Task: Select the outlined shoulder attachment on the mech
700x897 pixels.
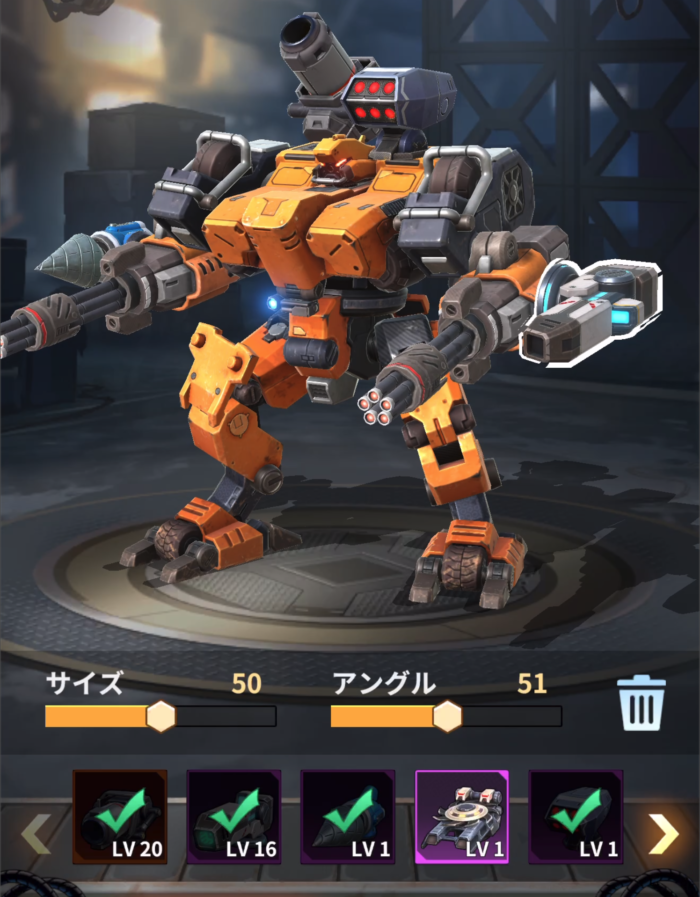Action: pyautogui.click(x=592, y=310)
